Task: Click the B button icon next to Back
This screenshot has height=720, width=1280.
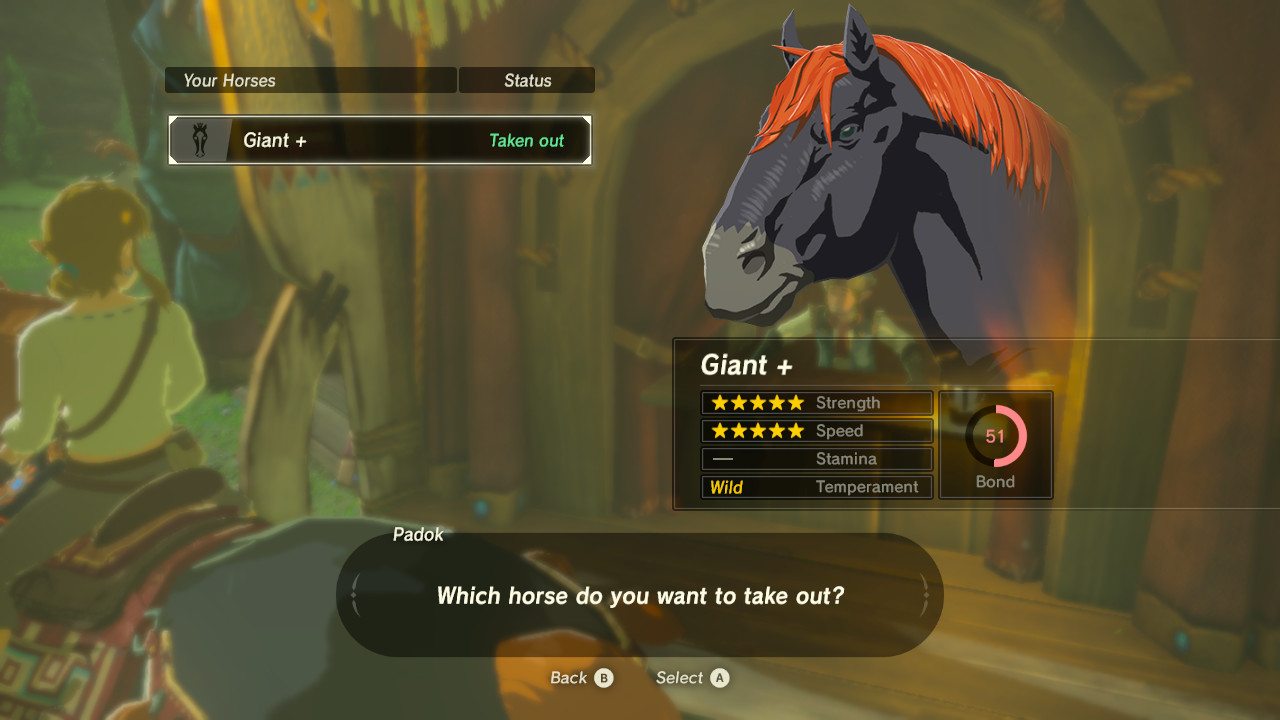Action: coord(604,678)
